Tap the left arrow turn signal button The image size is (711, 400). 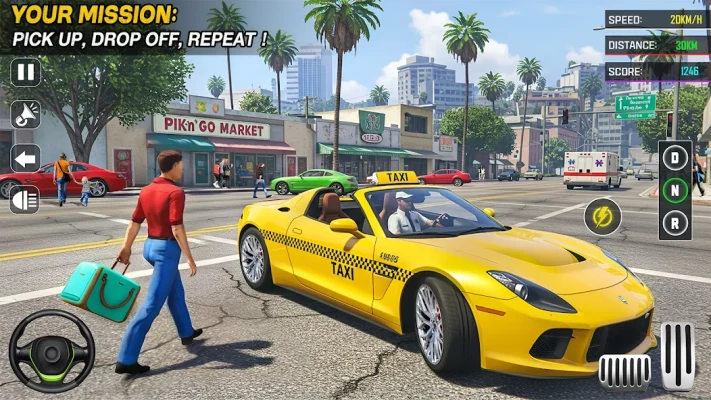point(25,157)
